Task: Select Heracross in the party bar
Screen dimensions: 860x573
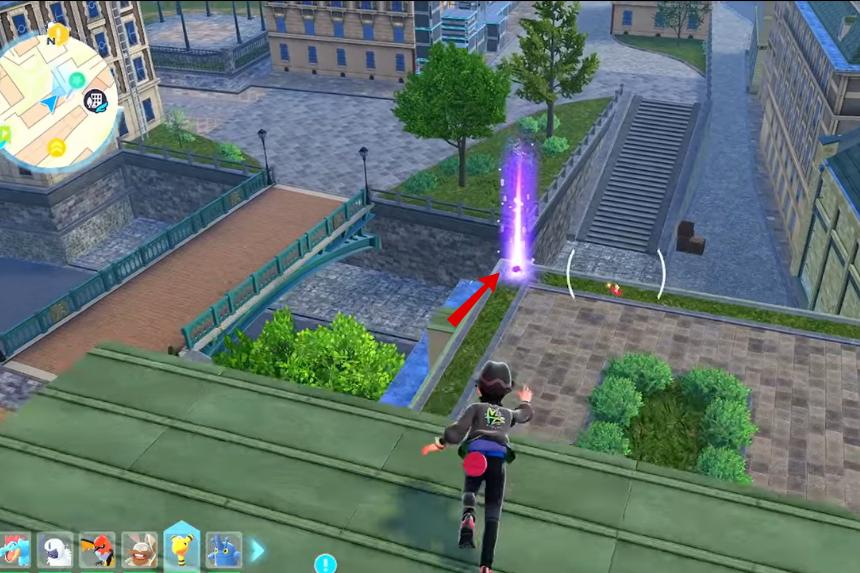Action: click(223, 551)
